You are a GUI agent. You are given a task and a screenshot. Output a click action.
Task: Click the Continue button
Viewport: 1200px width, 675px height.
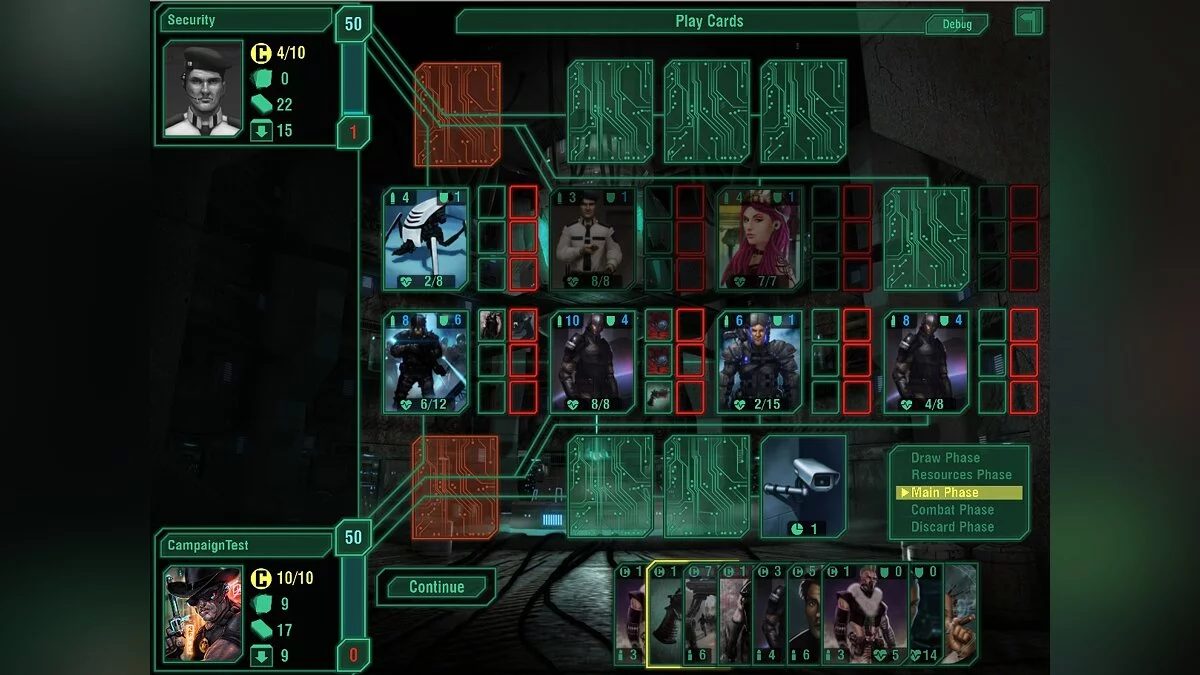(436, 587)
